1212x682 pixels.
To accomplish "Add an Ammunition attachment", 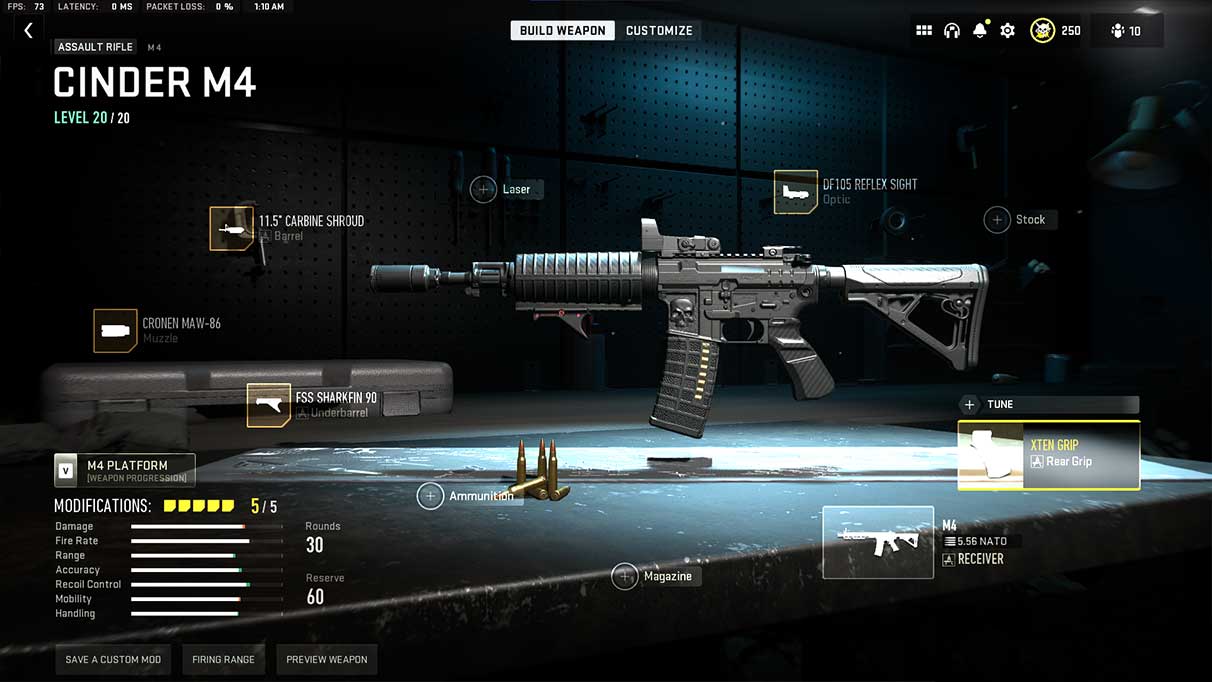I will [x=431, y=496].
